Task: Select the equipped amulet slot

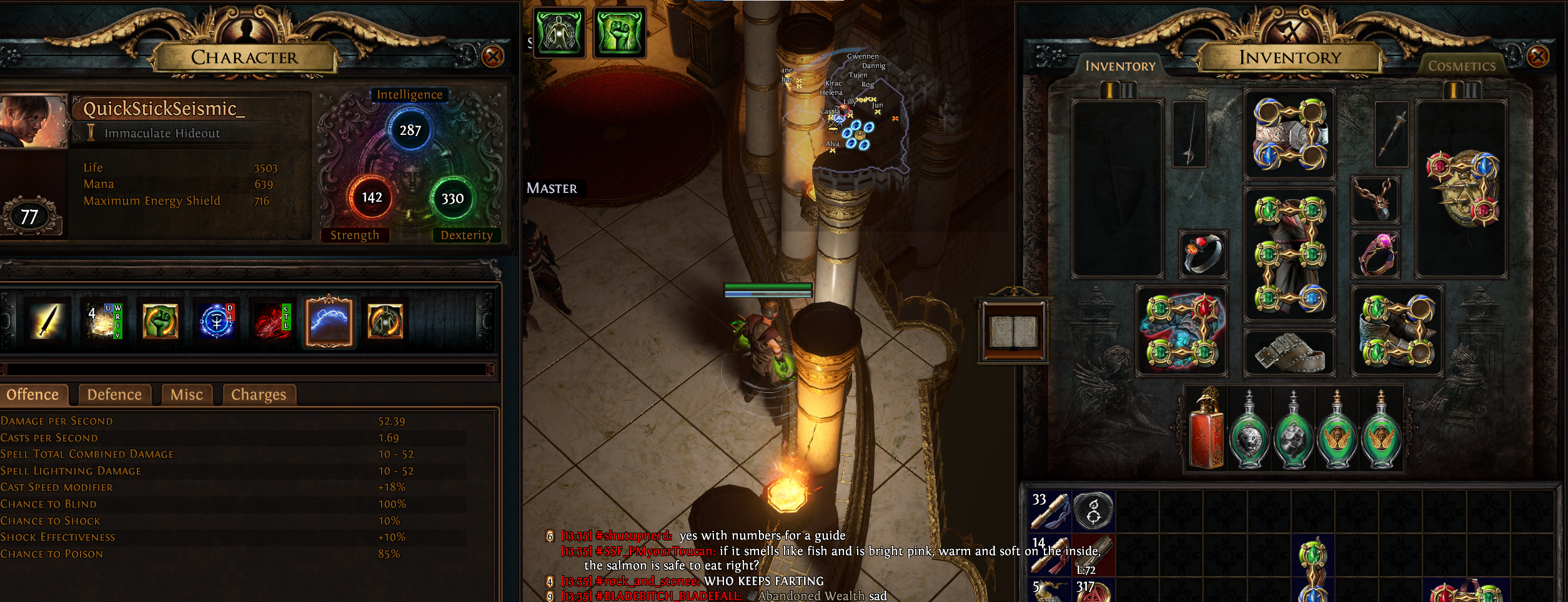Action: [x=1375, y=200]
